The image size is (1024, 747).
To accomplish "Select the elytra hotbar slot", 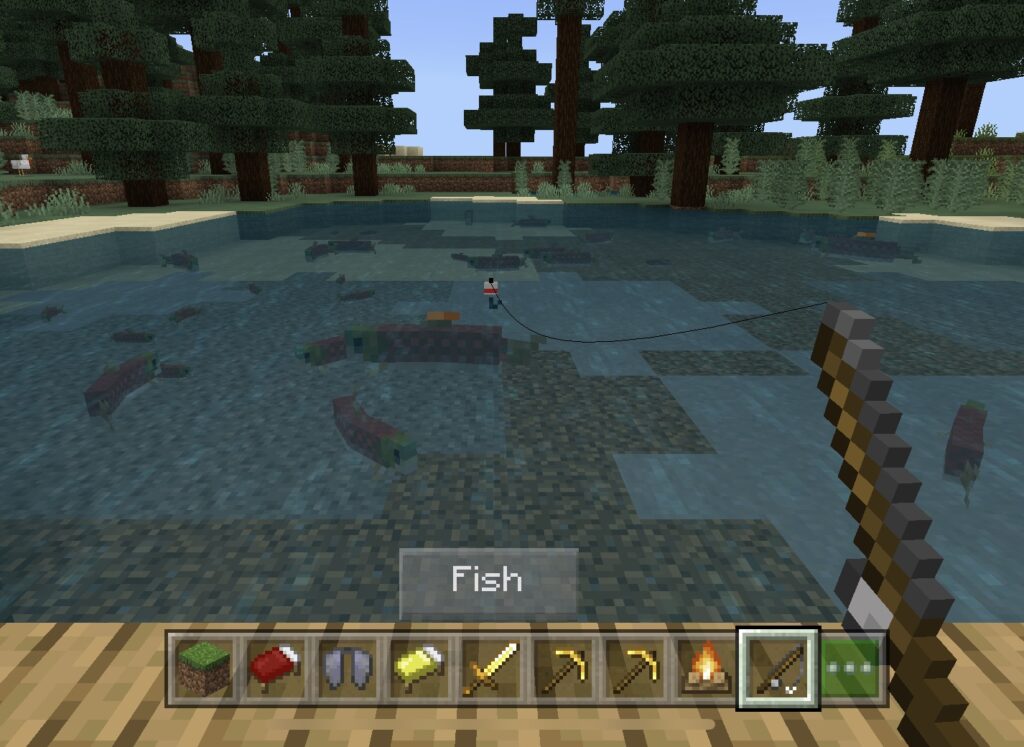I will click(346, 668).
